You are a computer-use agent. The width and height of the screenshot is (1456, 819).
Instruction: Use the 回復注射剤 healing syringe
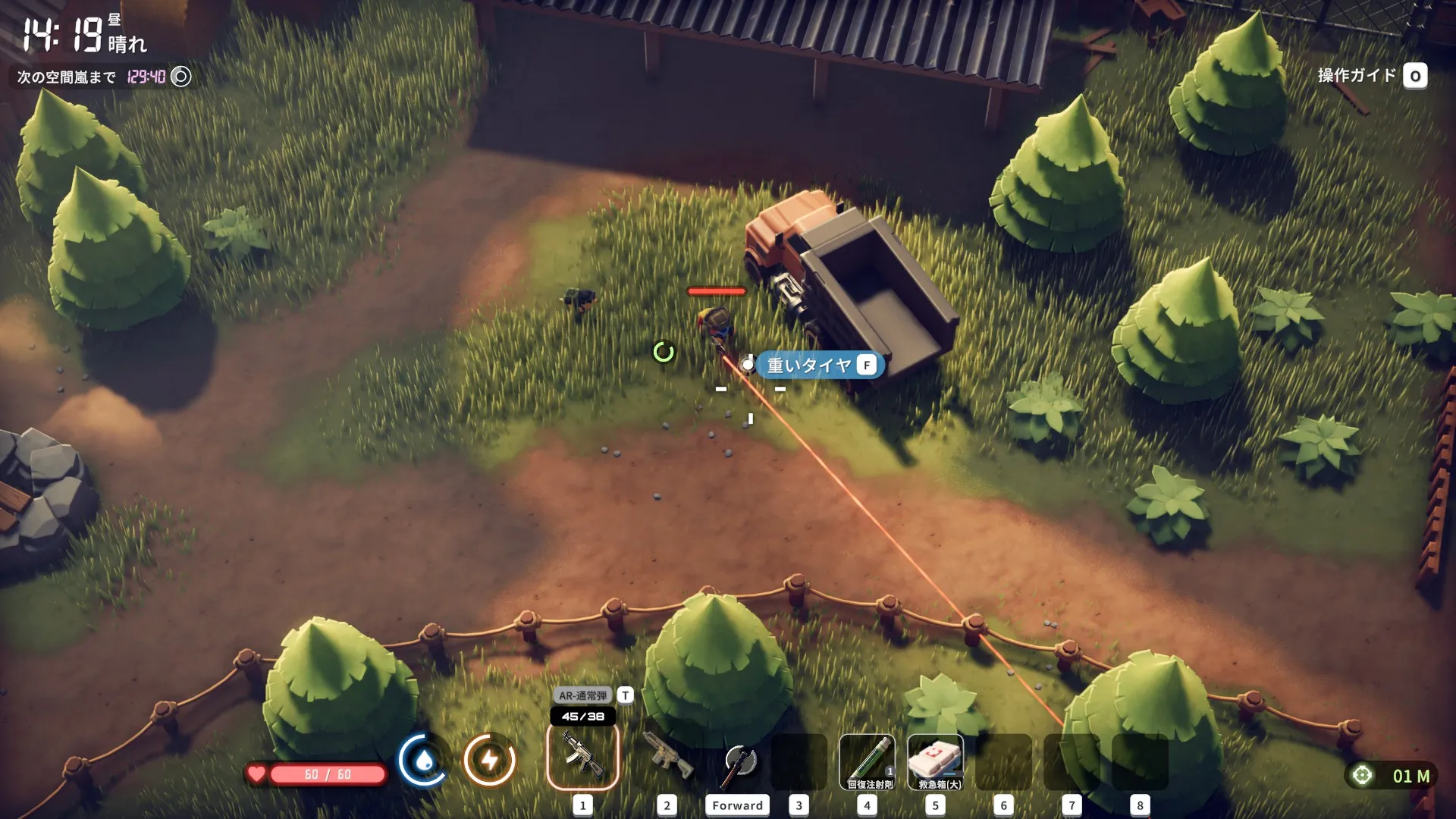867,761
